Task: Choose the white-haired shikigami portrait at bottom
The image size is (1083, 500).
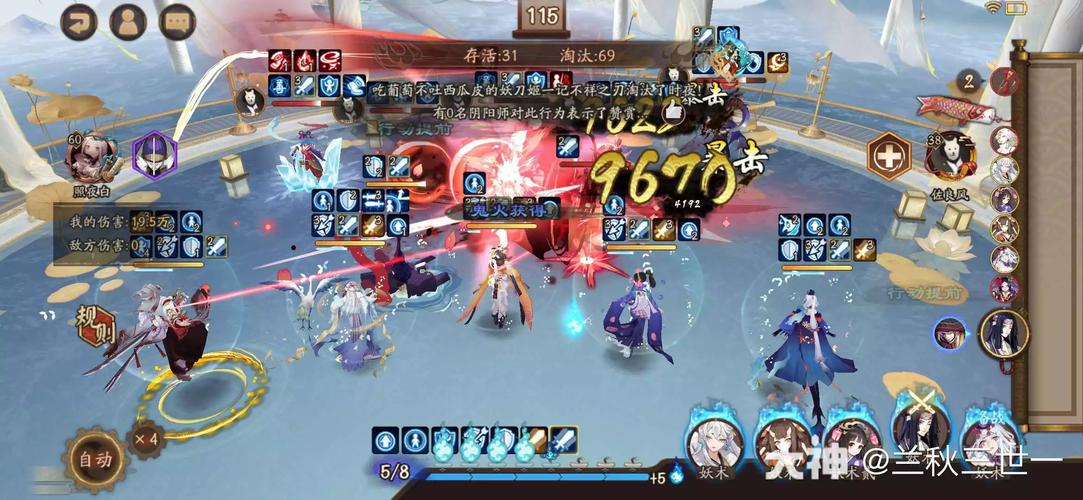Action: [715, 441]
